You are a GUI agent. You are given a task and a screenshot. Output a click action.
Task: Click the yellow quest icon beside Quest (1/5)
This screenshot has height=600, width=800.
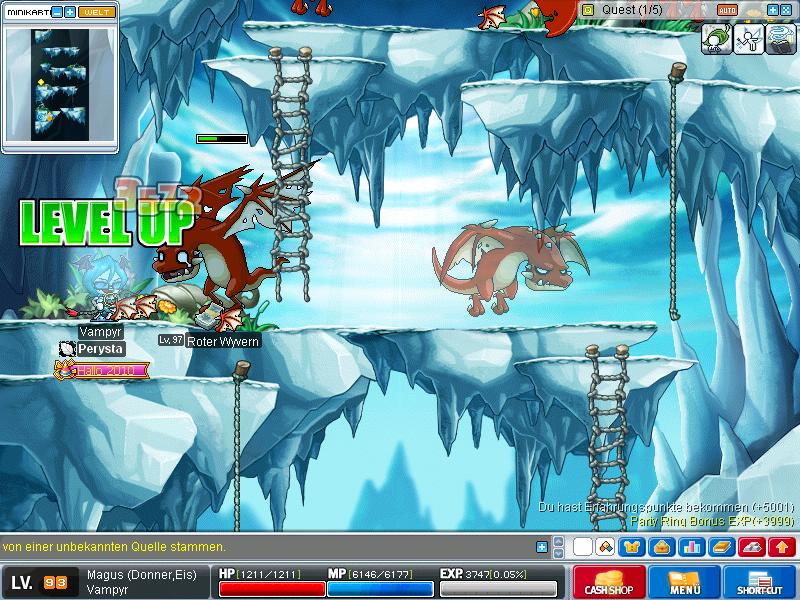tap(586, 9)
